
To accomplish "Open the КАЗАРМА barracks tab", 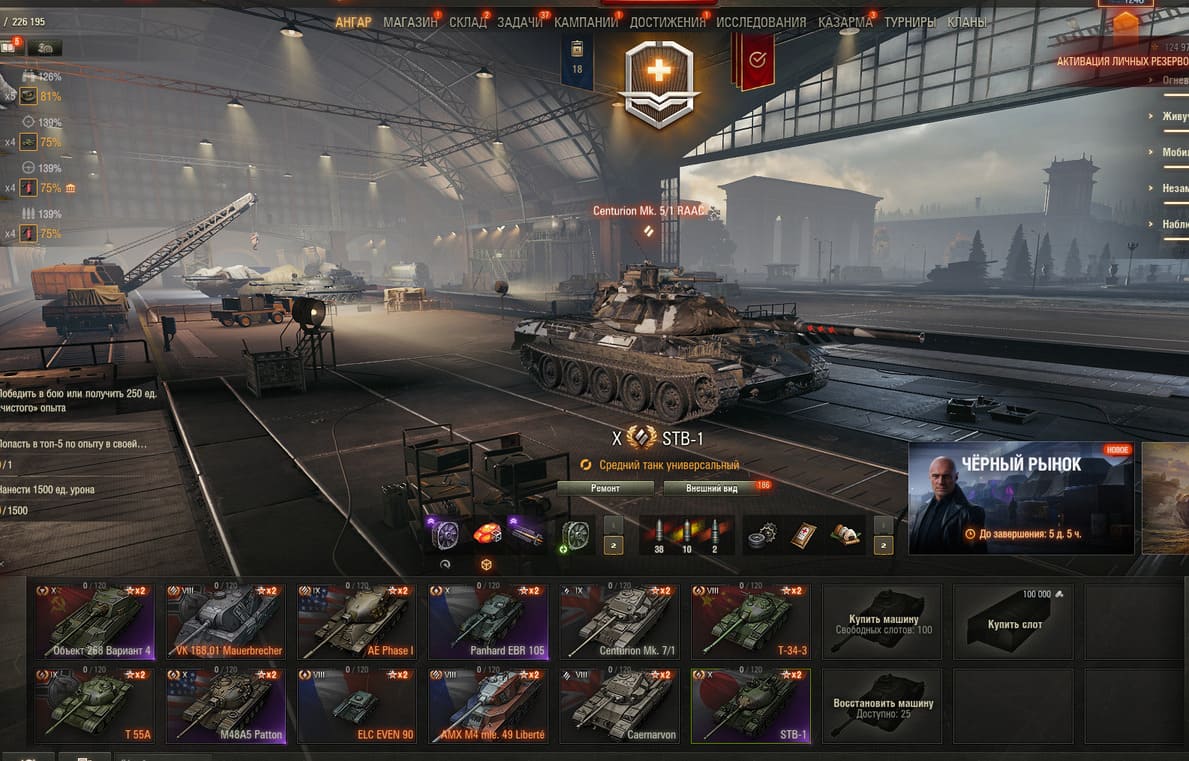I will [x=845, y=22].
